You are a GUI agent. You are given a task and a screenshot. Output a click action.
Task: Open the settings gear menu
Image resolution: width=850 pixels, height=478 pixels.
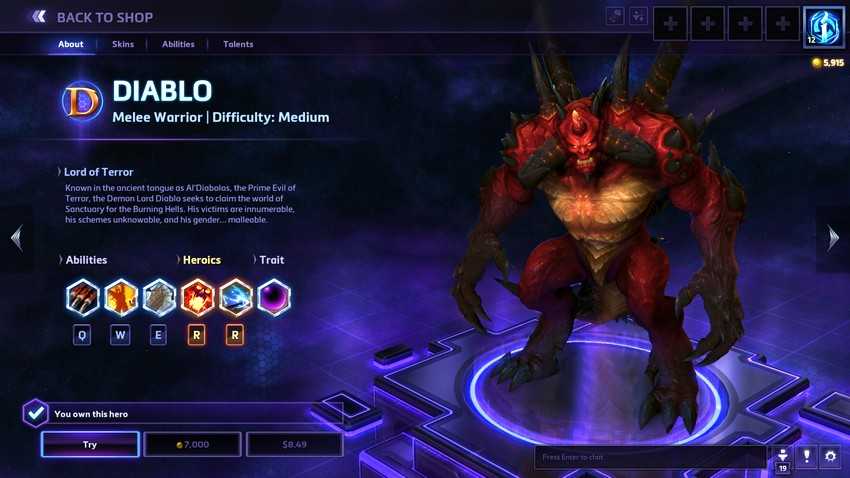click(x=830, y=457)
